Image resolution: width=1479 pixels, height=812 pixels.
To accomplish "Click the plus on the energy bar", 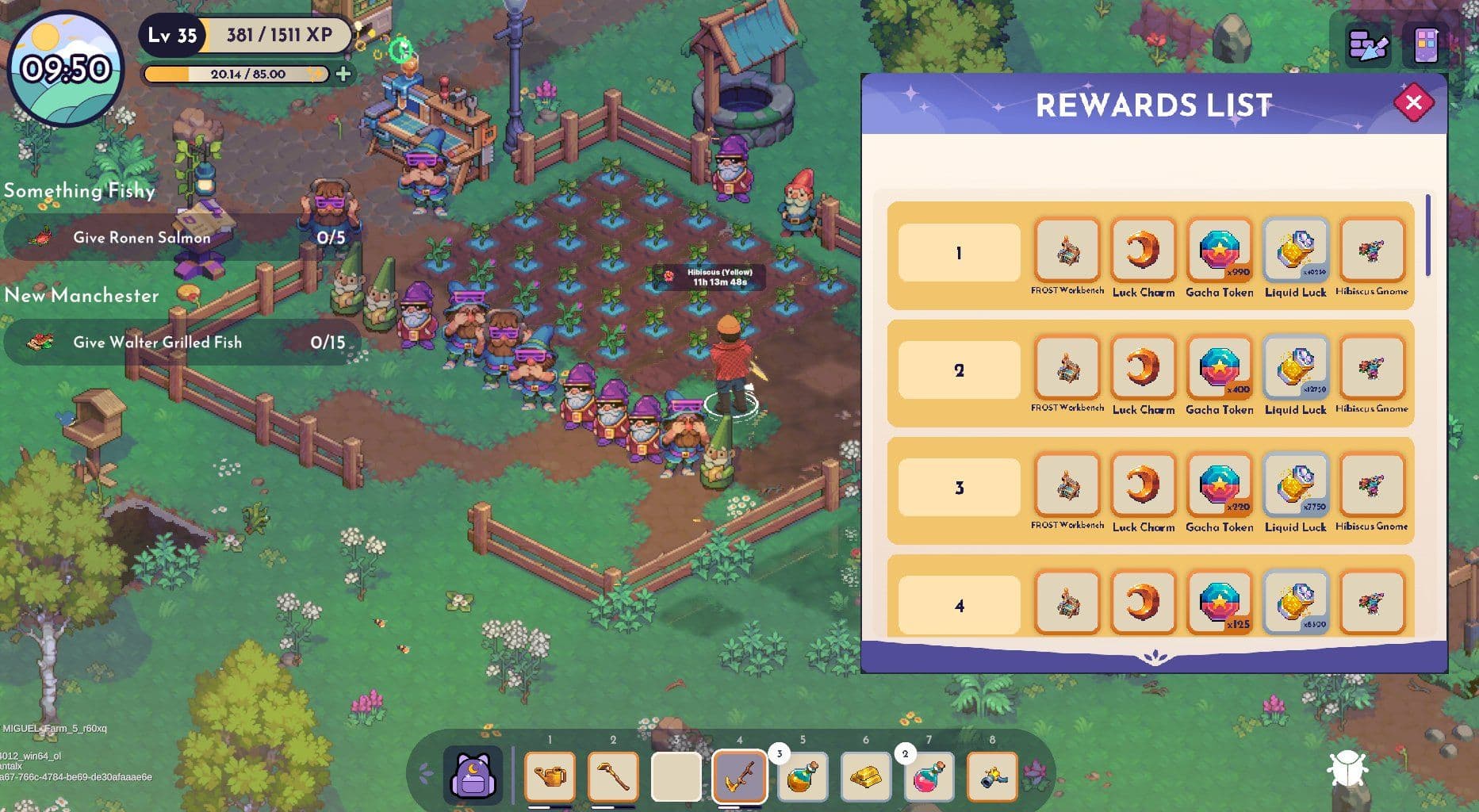I will tap(343, 75).
